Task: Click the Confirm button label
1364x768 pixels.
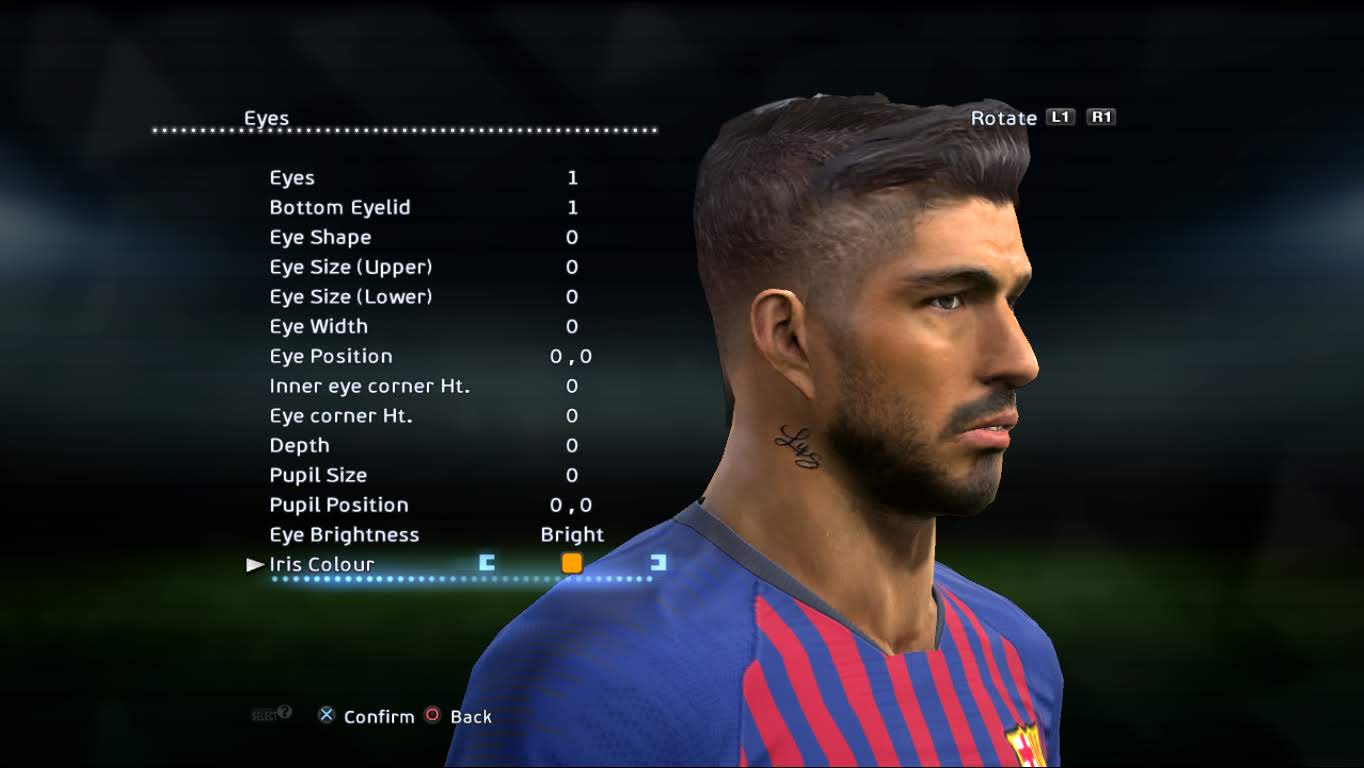Action: pos(378,716)
